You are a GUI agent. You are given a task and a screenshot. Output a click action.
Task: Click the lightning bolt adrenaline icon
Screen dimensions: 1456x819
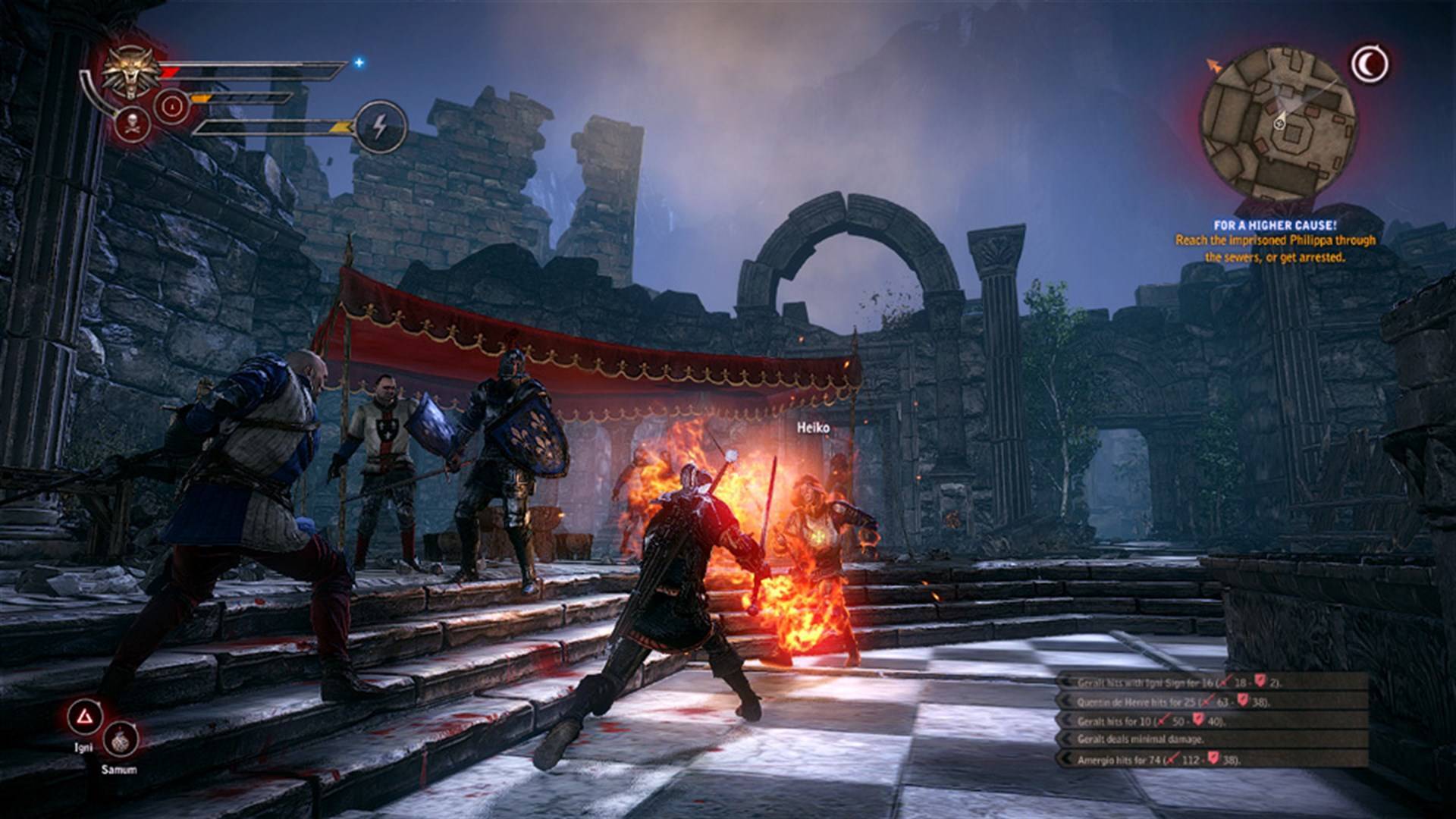381,127
